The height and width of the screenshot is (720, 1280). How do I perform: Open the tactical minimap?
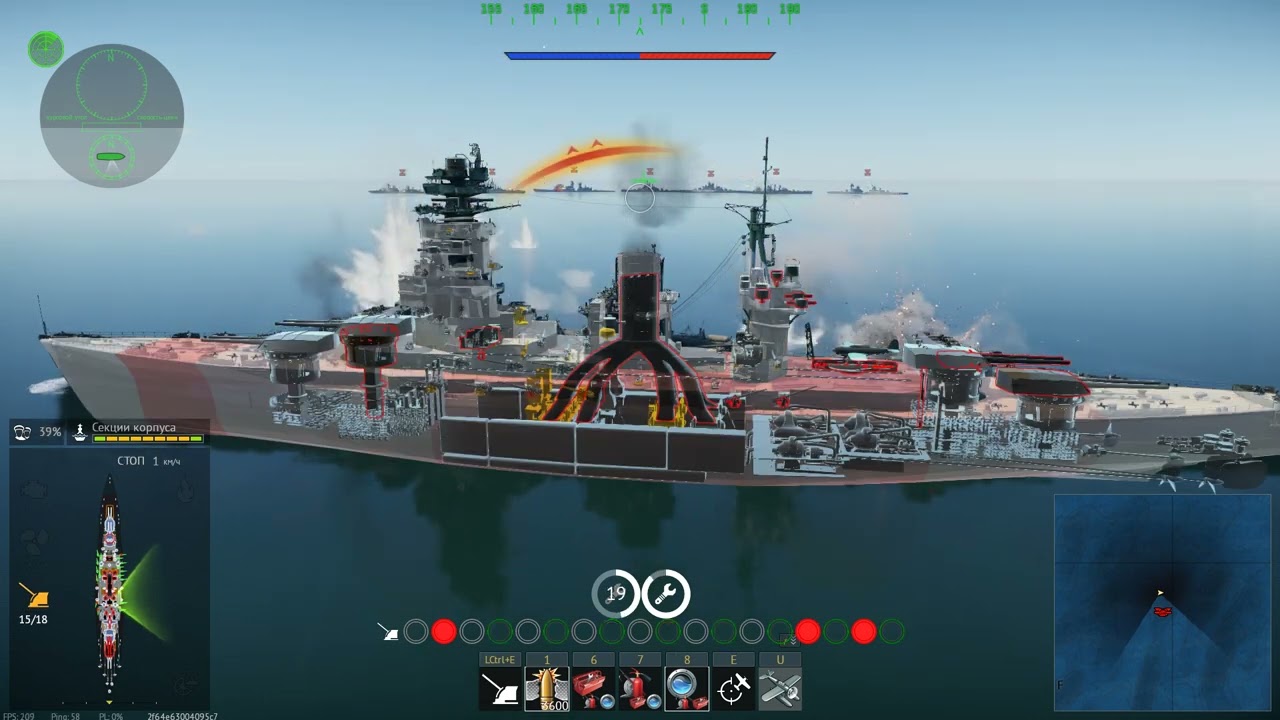1162,594
